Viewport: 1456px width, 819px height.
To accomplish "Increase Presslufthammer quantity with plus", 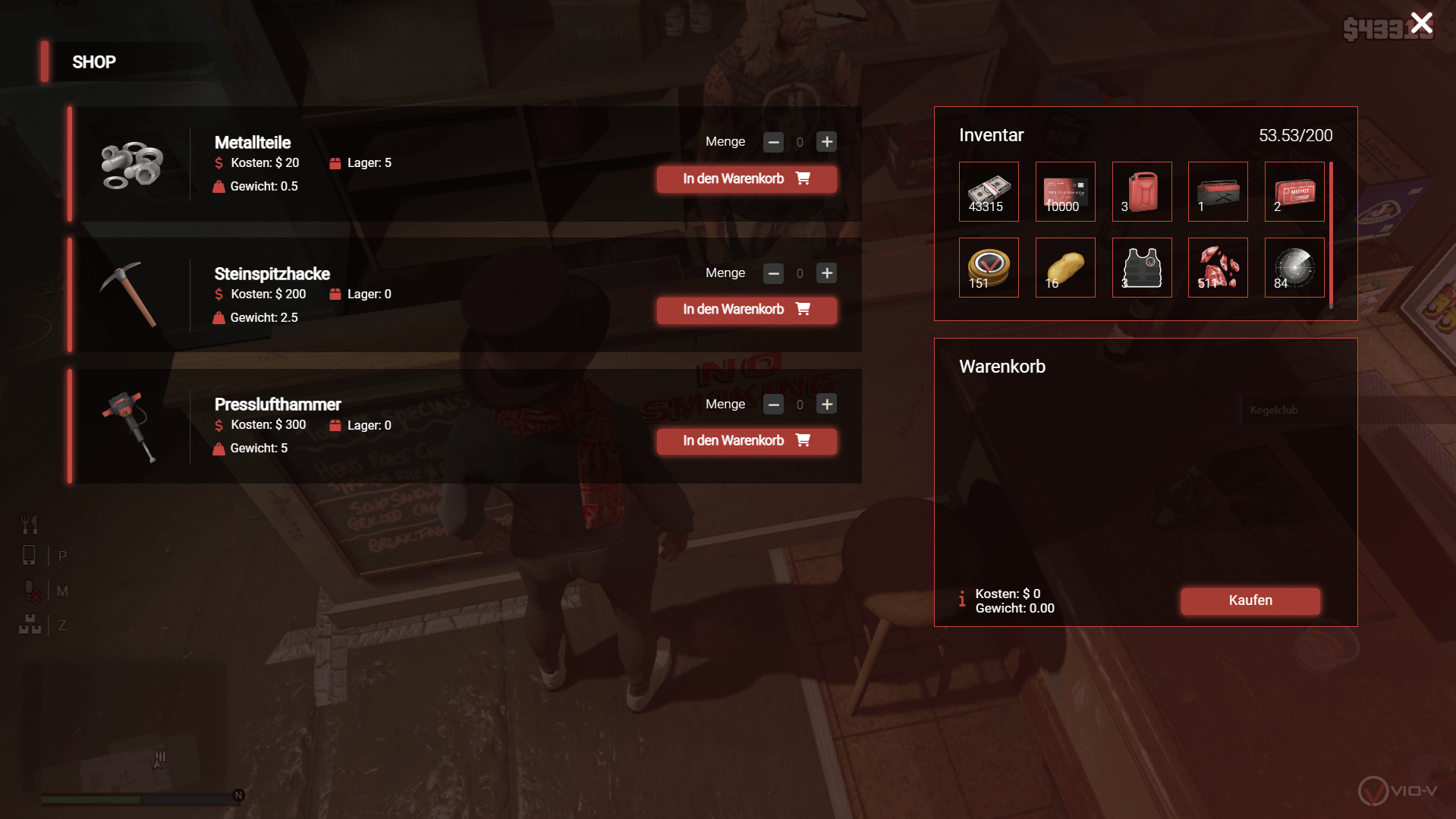I will 826,405.
